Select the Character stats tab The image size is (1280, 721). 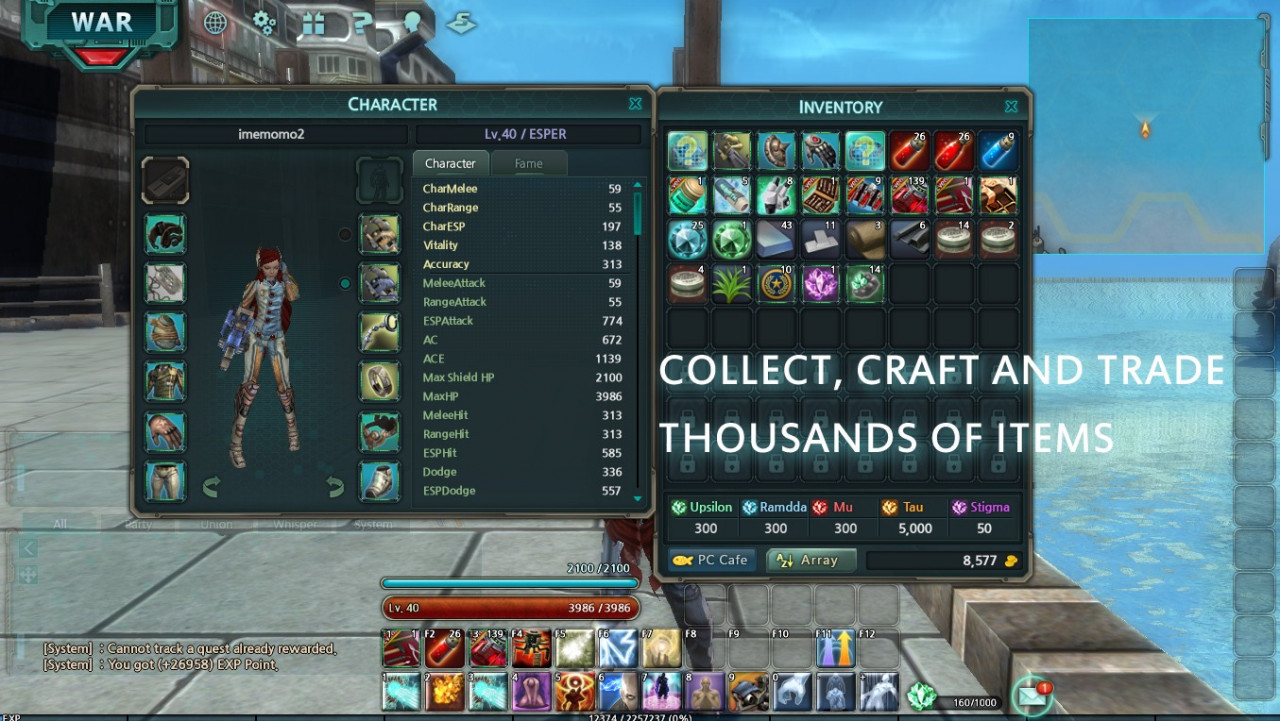point(450,164)
